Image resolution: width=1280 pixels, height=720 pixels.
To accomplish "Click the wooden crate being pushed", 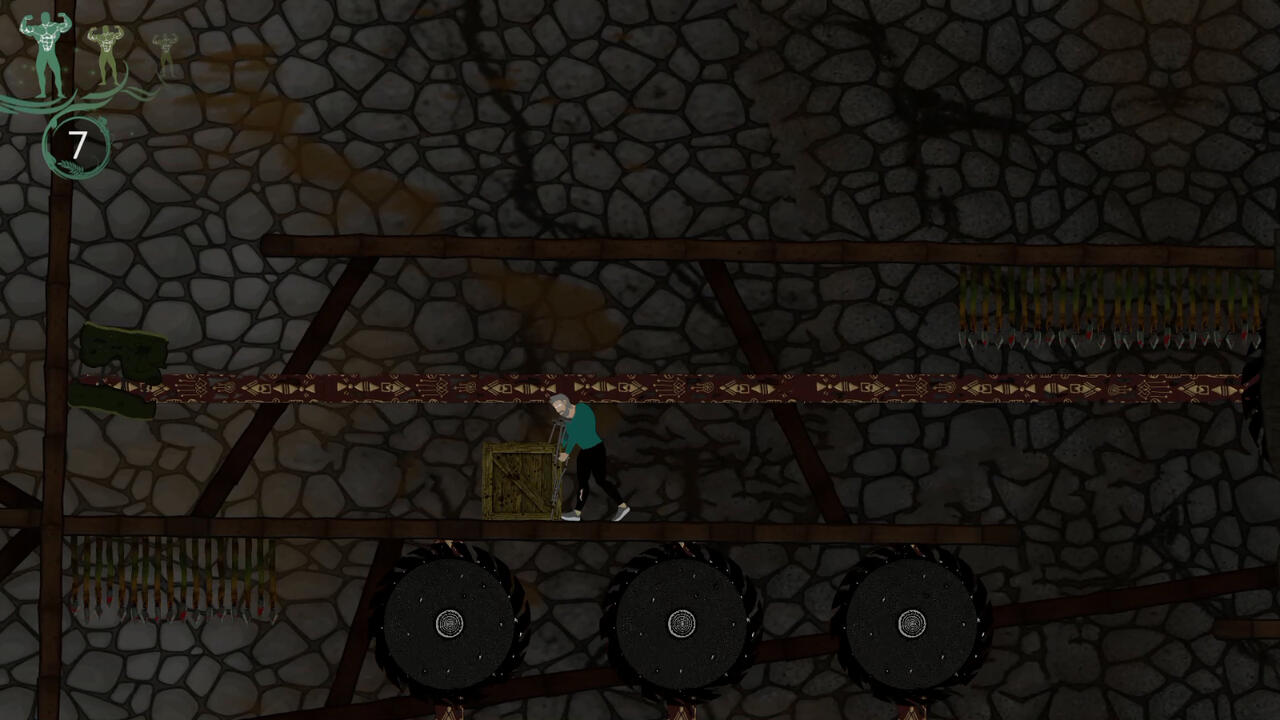I will 518,480.
